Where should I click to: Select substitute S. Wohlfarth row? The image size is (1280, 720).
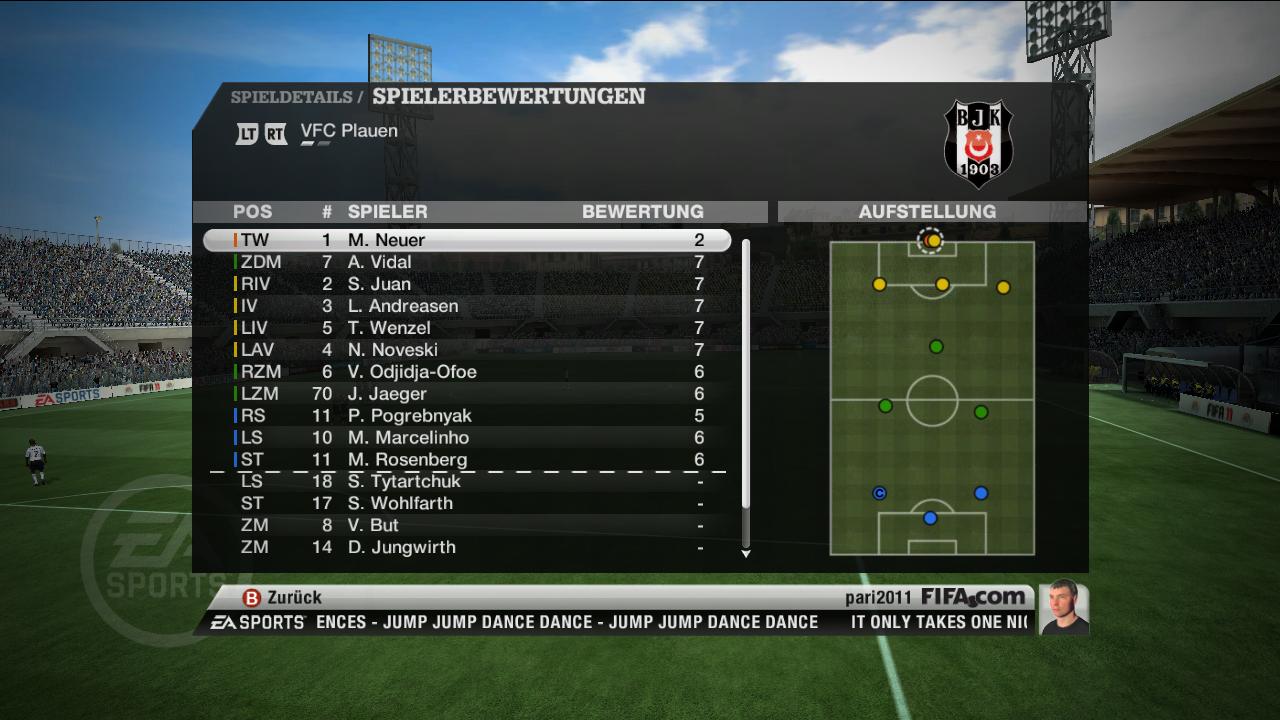[467, 504]
